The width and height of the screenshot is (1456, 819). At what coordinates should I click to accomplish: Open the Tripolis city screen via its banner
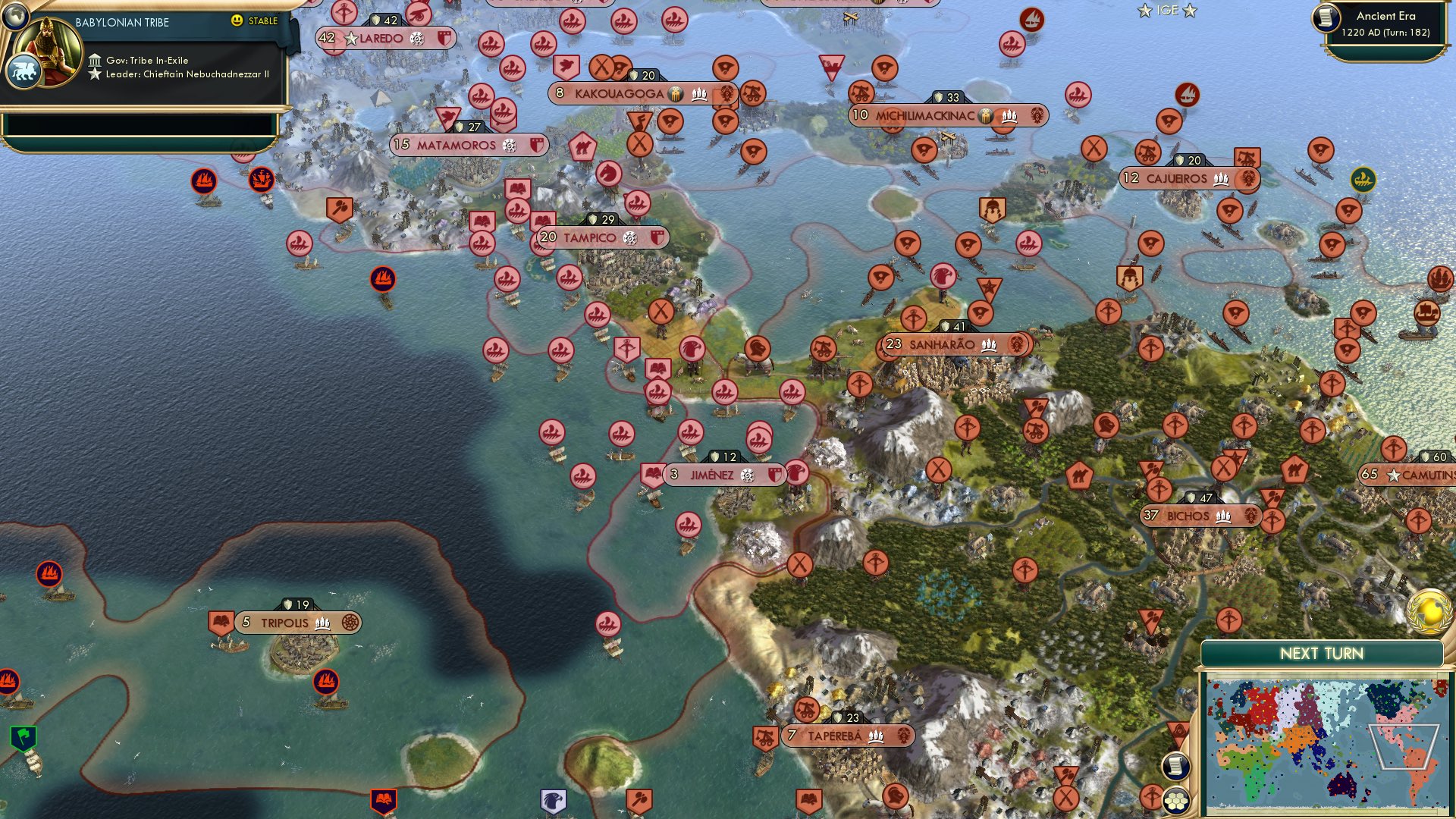click(284, 622)
